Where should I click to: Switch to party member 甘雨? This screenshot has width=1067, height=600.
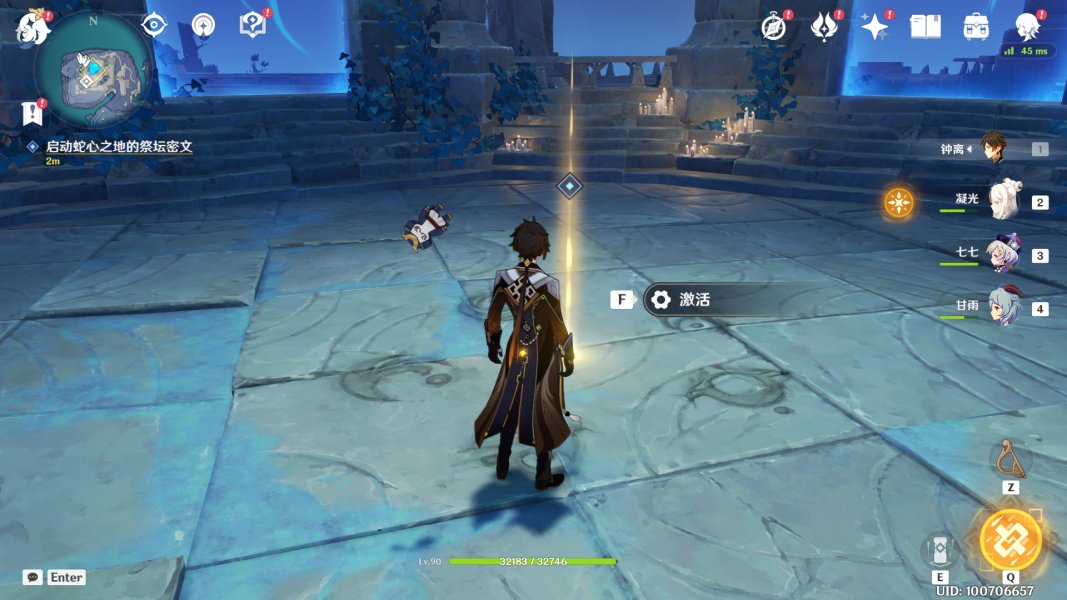click(x=1002, y=307)
